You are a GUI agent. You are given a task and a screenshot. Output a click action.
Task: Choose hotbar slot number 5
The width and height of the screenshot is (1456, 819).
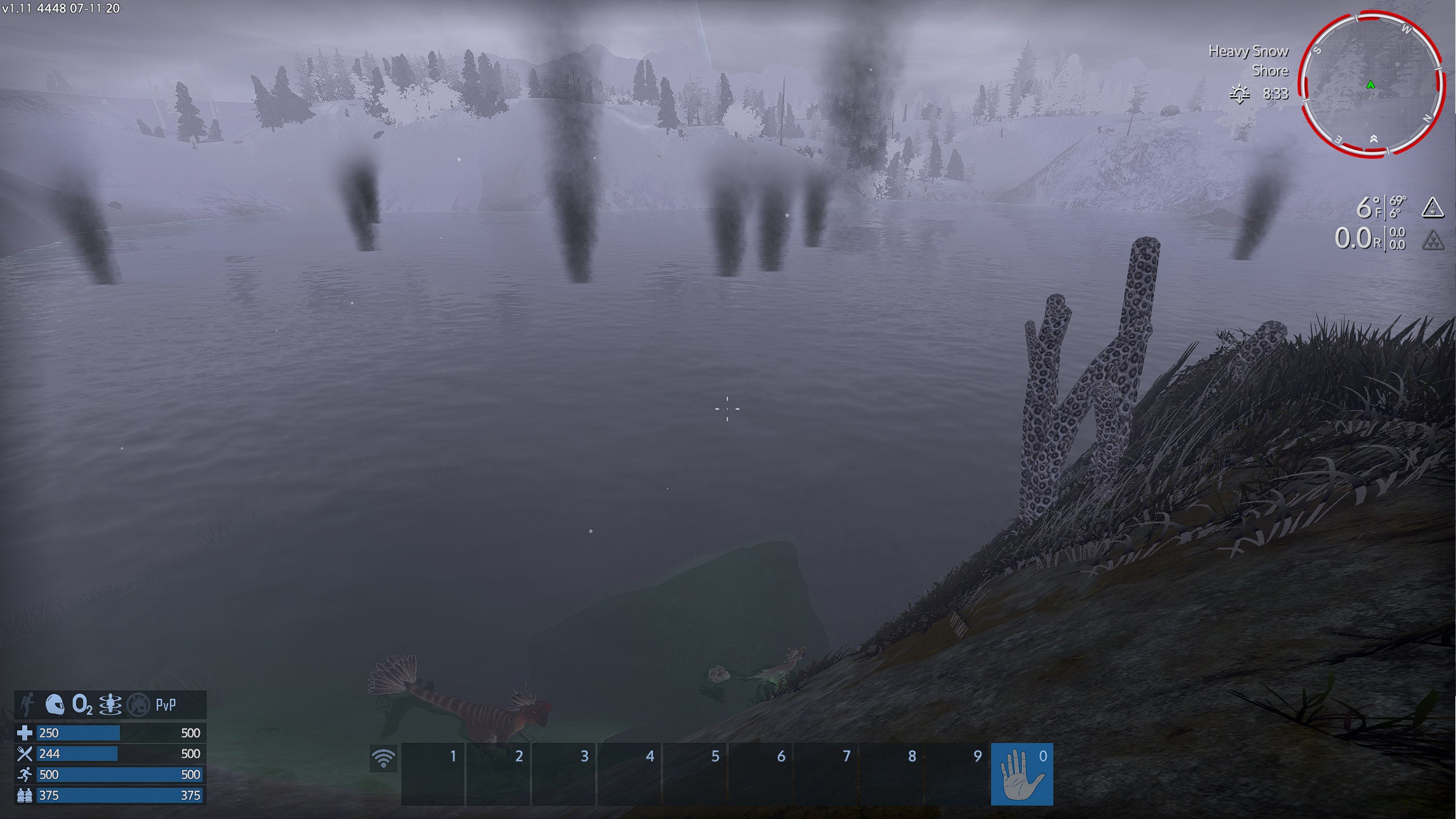pos(695,774)
